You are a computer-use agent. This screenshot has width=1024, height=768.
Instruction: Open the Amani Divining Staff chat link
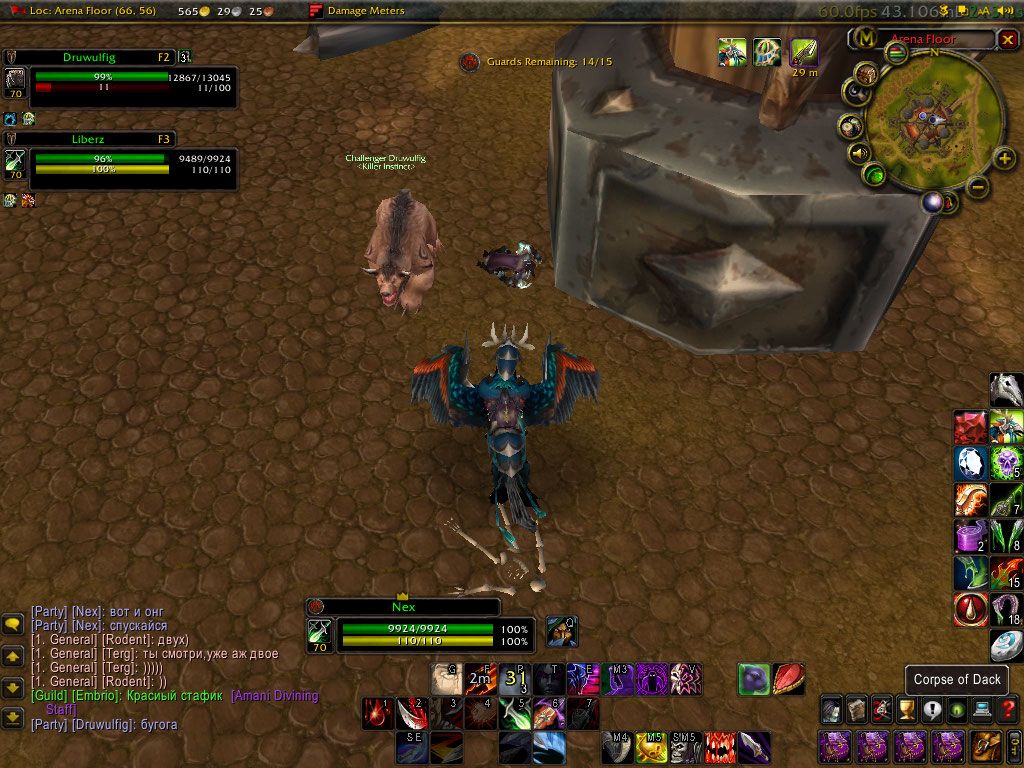click(x=275, y=696)
